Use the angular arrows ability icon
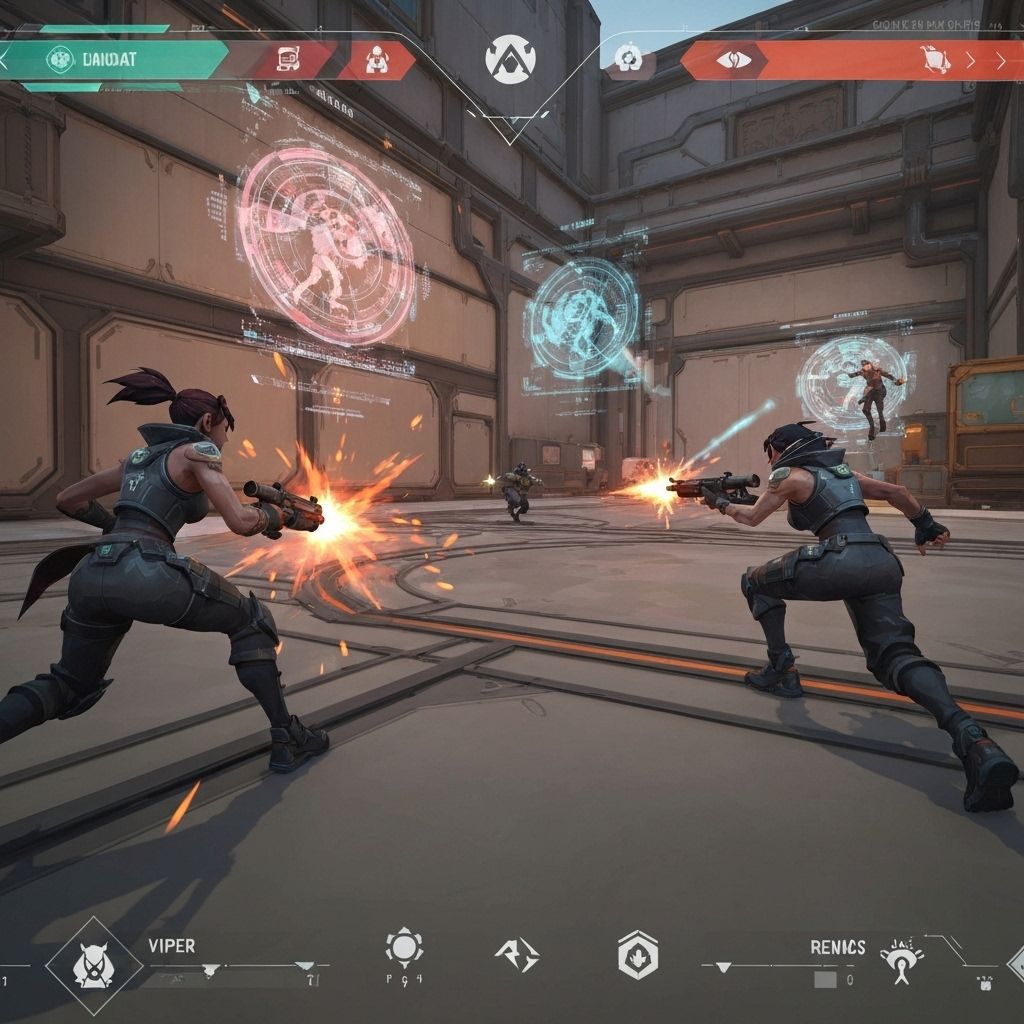 click(516, 953)
